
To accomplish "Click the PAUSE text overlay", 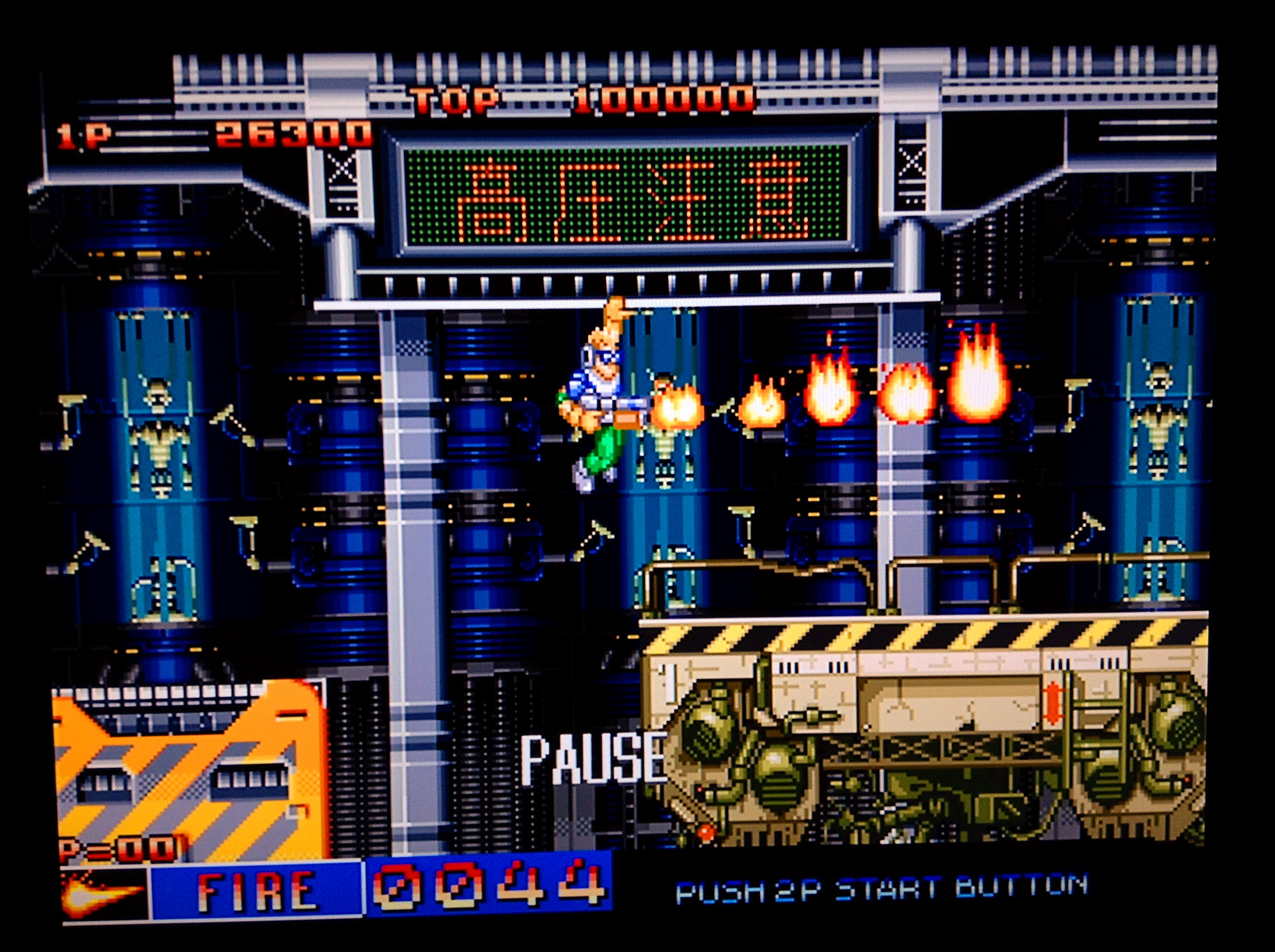I will pos(593,759).
